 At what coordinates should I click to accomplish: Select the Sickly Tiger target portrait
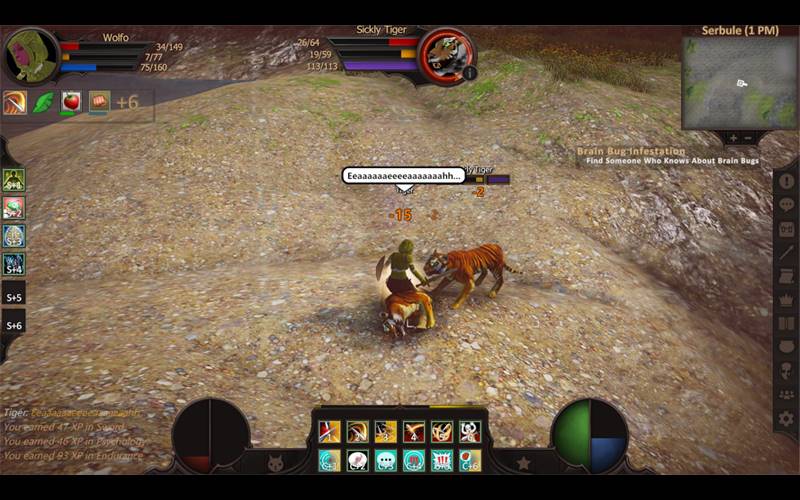(444, 53)
